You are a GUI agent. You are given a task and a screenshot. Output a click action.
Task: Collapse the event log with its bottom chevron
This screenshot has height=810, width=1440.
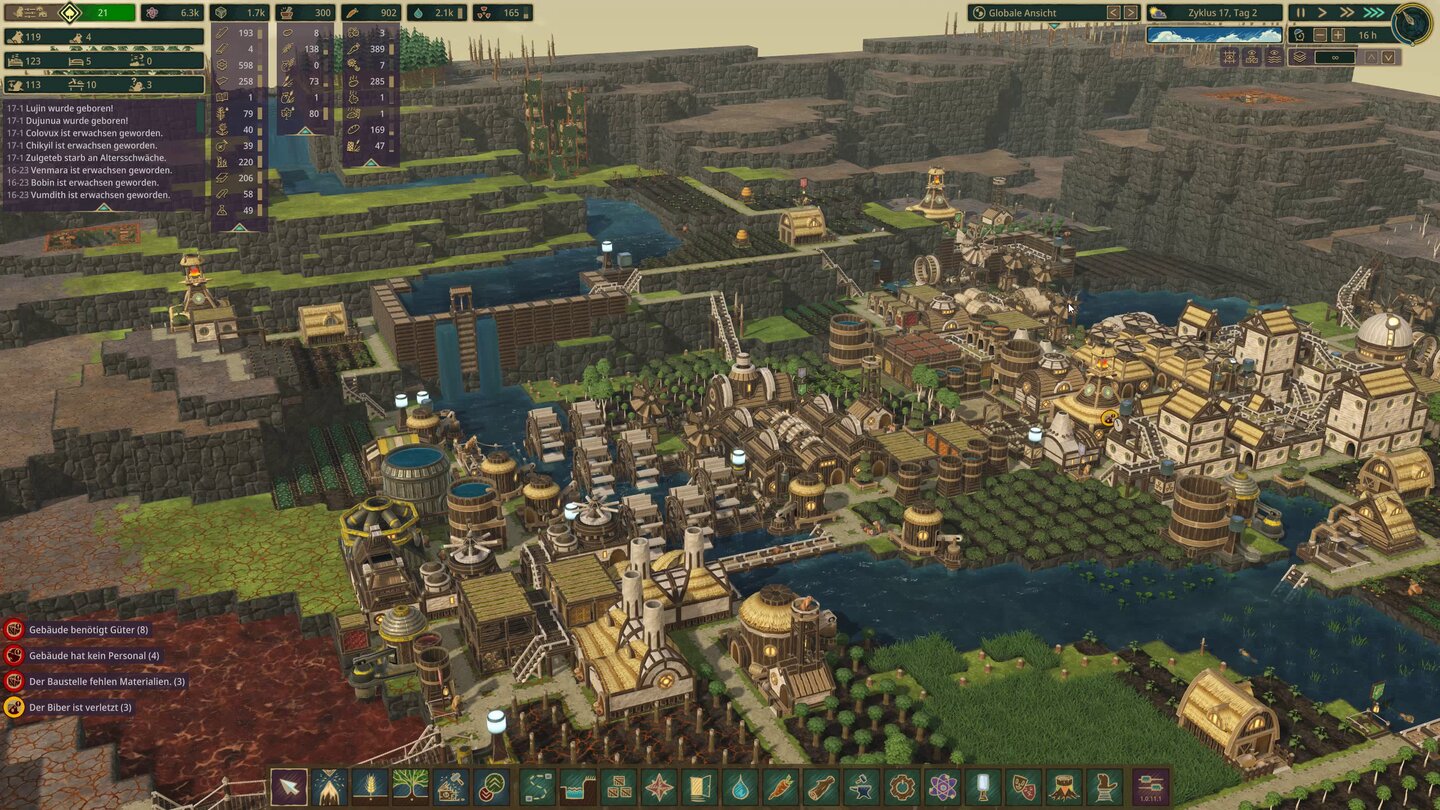point(104,207)
